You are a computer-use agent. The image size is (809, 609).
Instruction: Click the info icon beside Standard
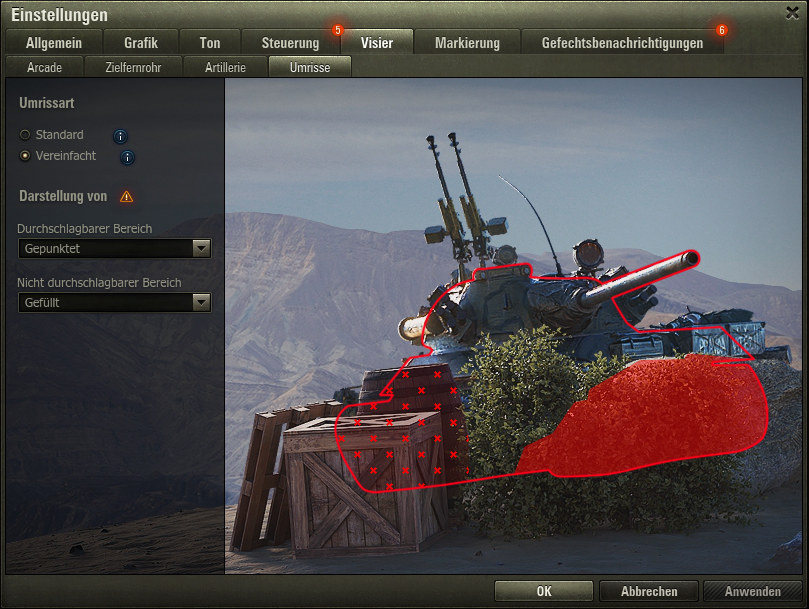(x=120, y=136)
